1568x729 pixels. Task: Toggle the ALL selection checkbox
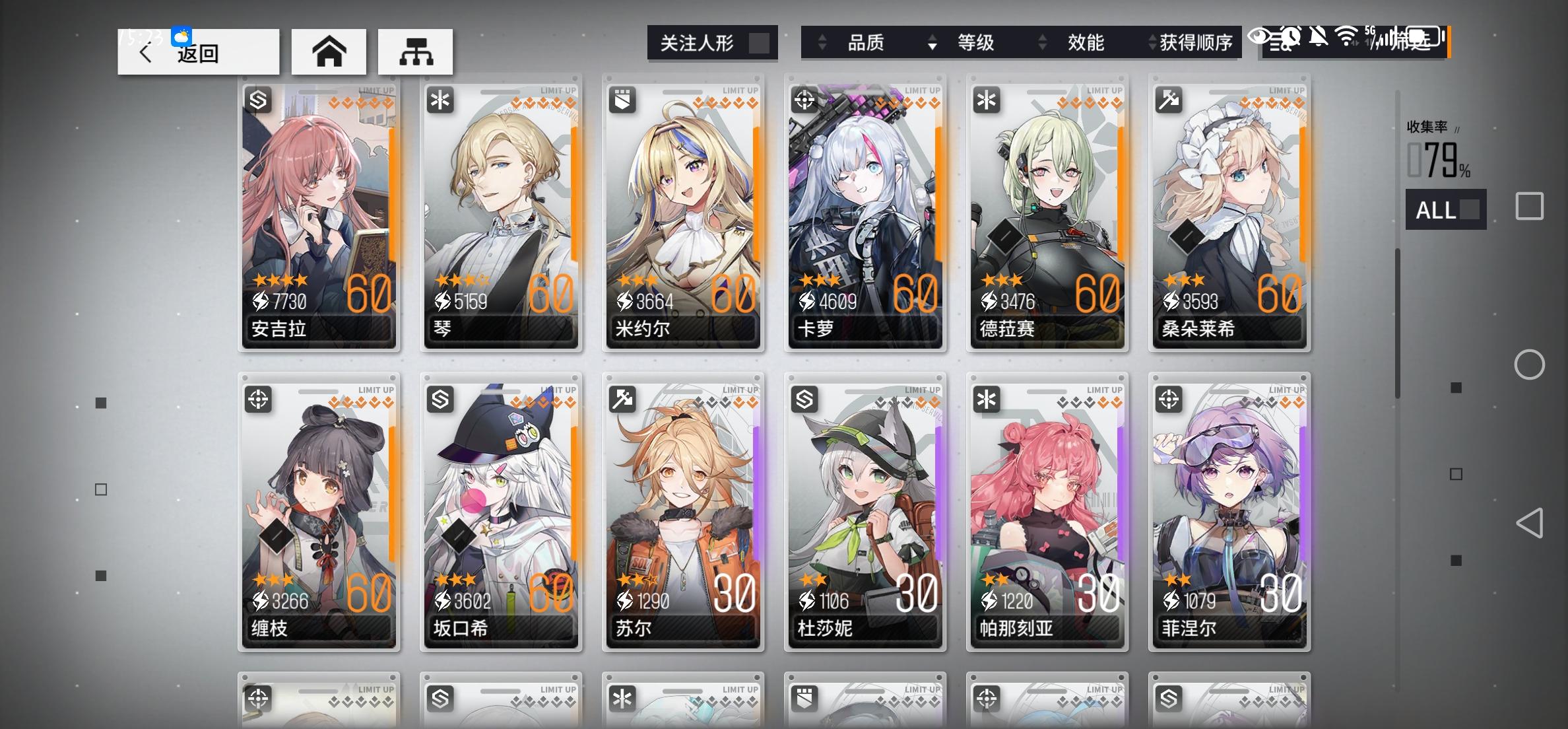pyautogui.click(x=1468, y=209)
